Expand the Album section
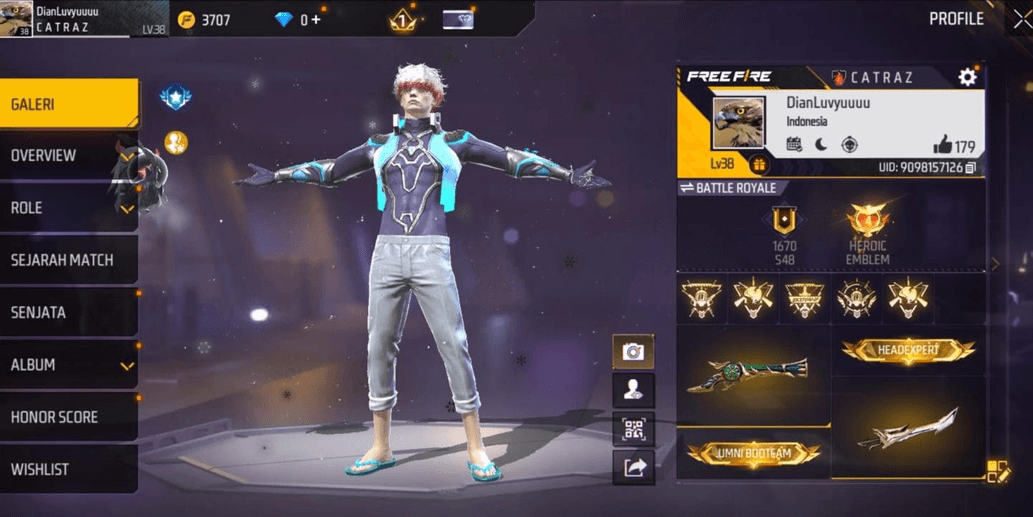Image resolution: width=1033 pixels, height=517 pixels. 68,365
